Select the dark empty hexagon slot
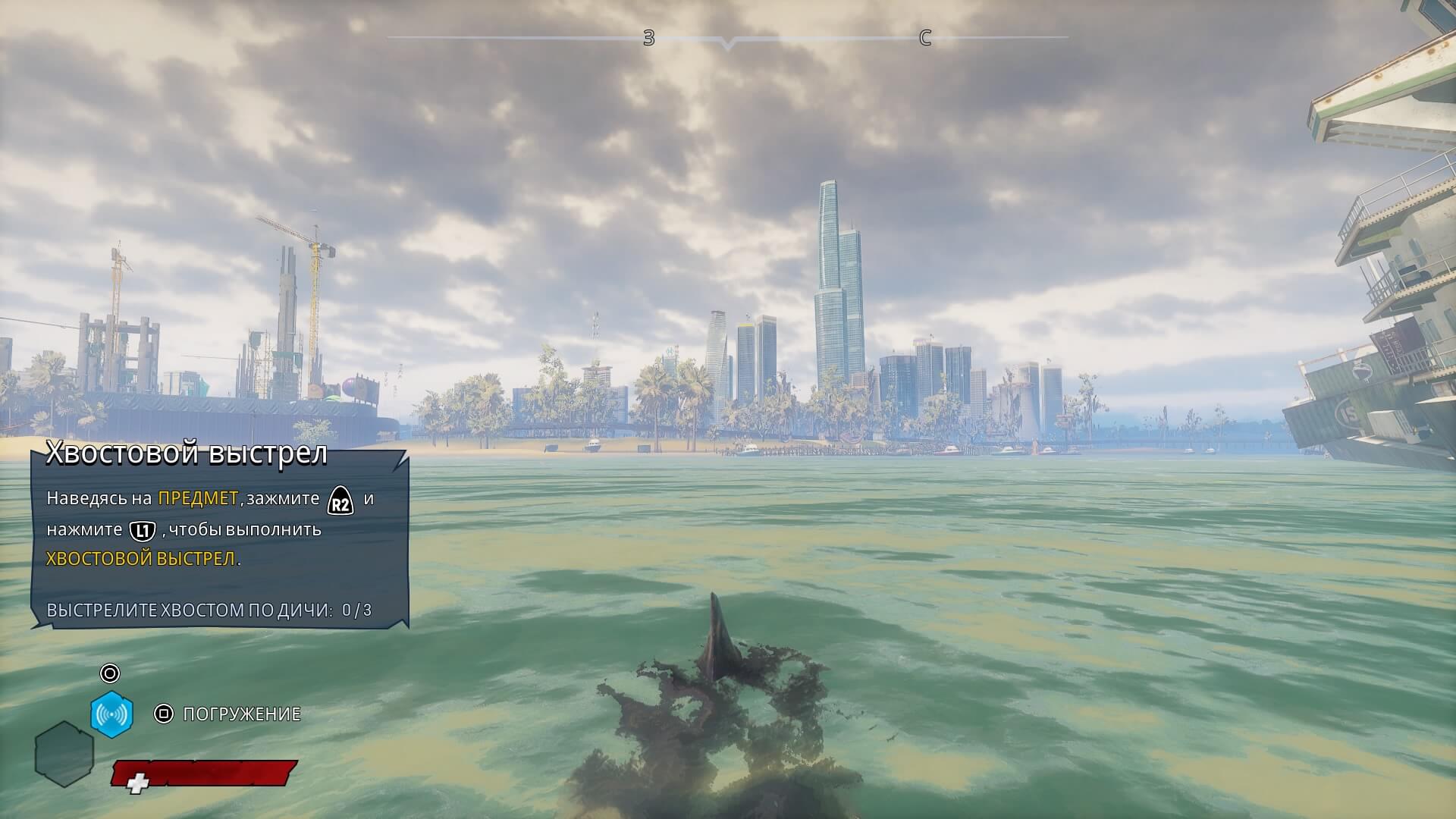 (x=64, y=754)
